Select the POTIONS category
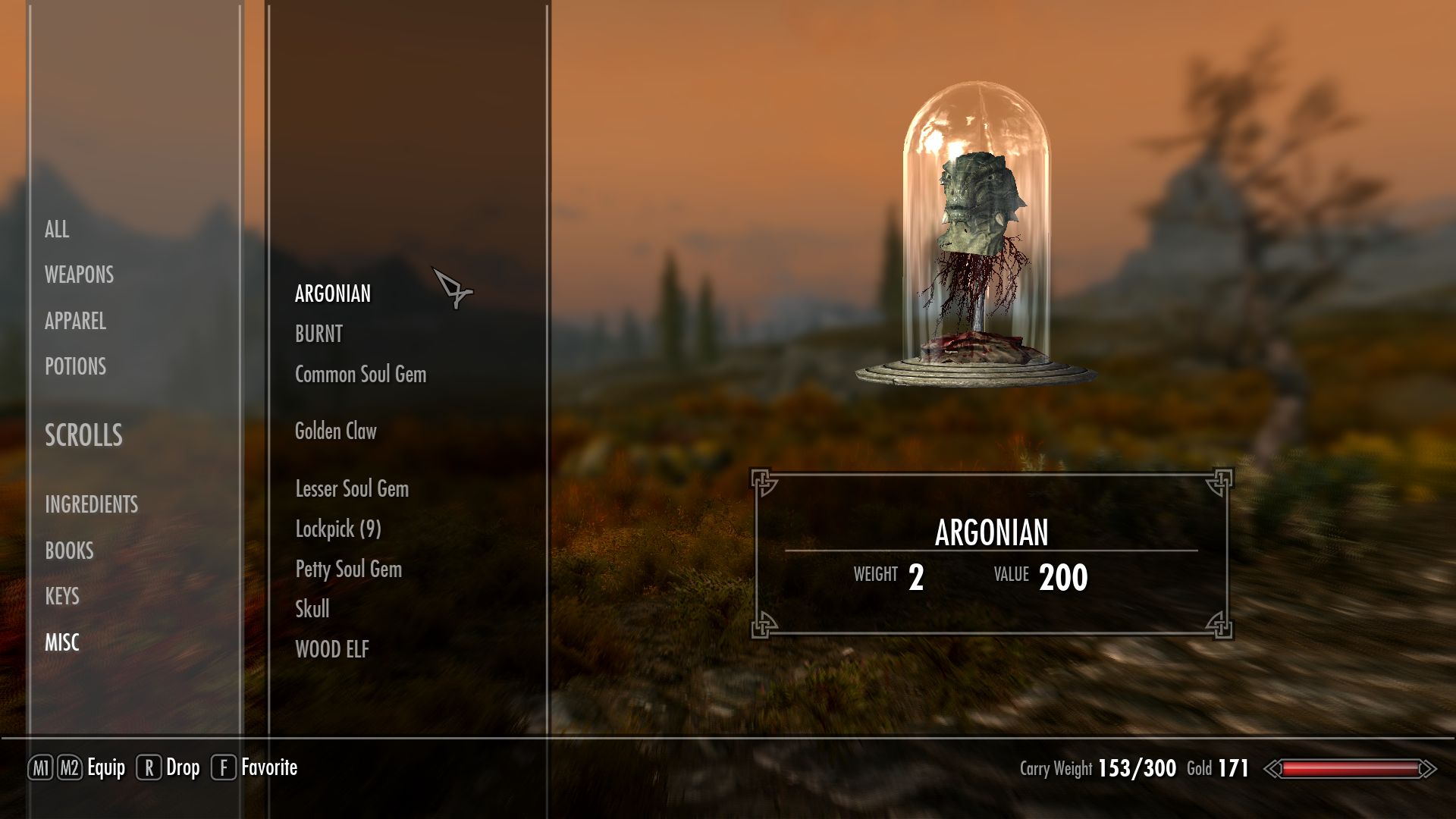This screenshot has height=819, width=1456. (x=75, y=366)
